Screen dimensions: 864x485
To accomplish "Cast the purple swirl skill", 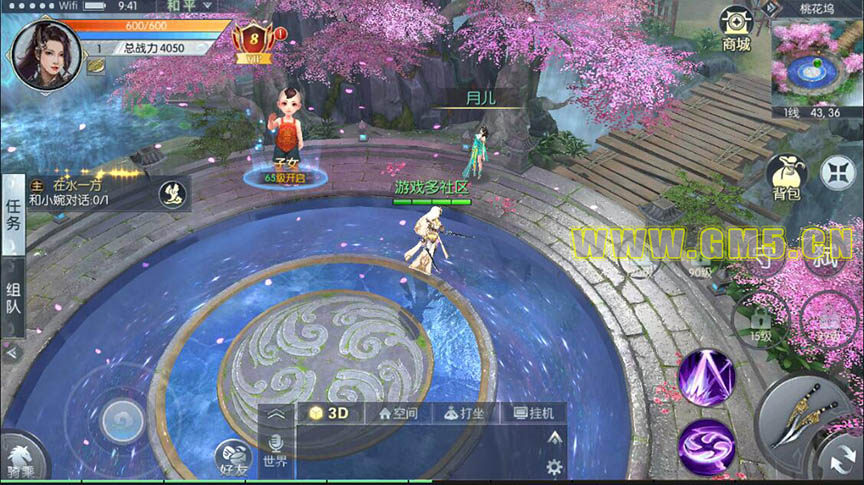I will 706,444.
